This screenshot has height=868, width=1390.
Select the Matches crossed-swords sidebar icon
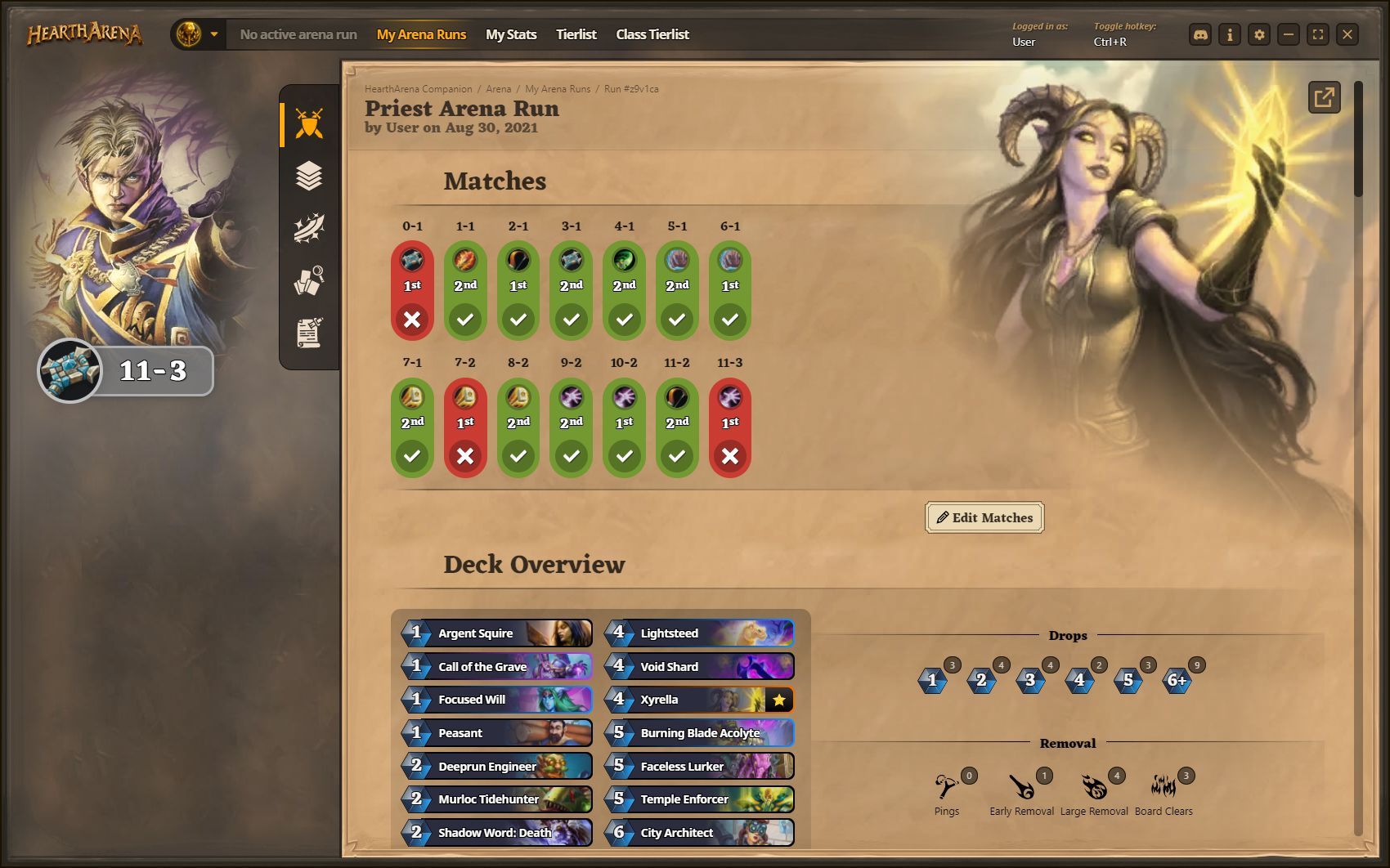307,121
